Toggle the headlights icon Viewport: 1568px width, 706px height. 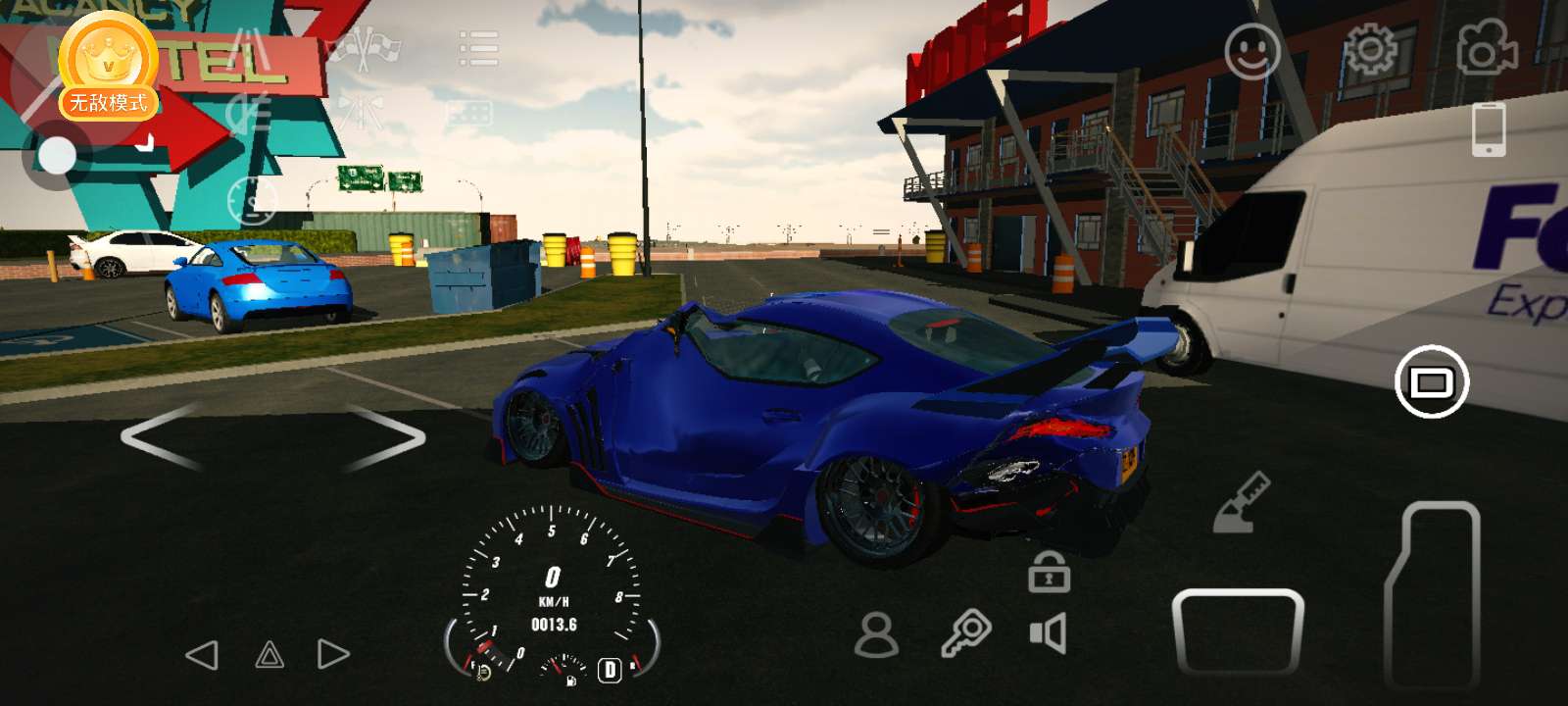tap(247, 115)
